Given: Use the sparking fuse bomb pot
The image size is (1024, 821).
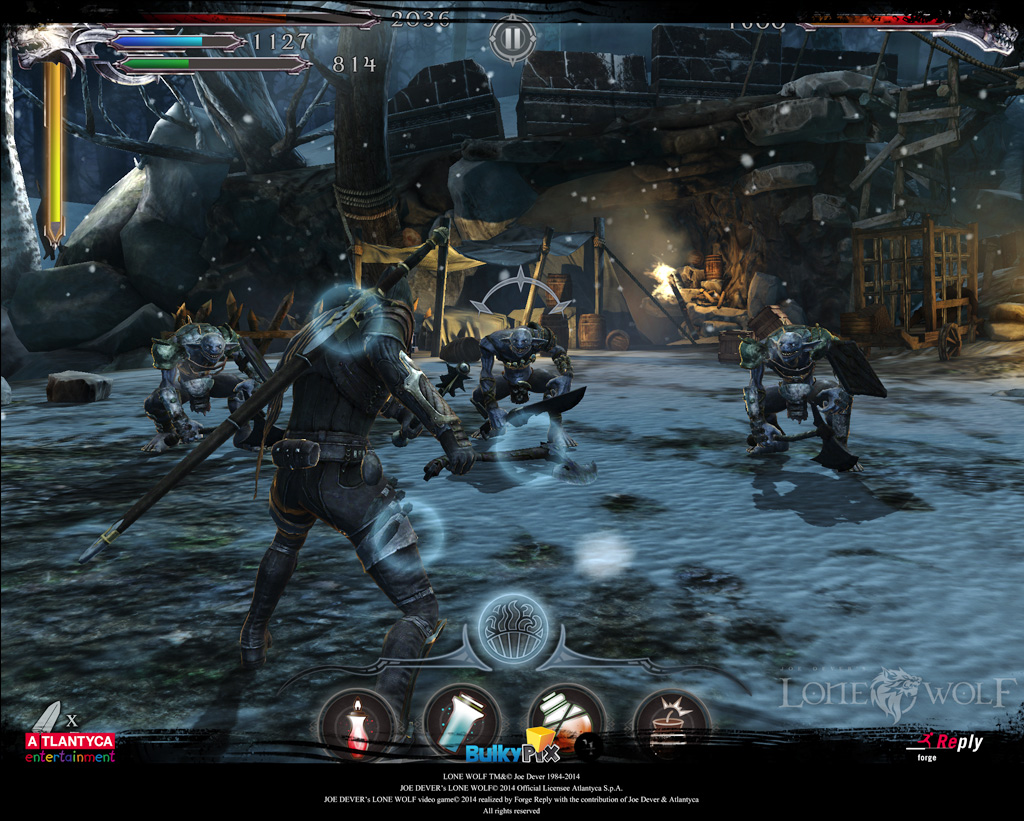Looking at the screenshot, I should (671, 724).
